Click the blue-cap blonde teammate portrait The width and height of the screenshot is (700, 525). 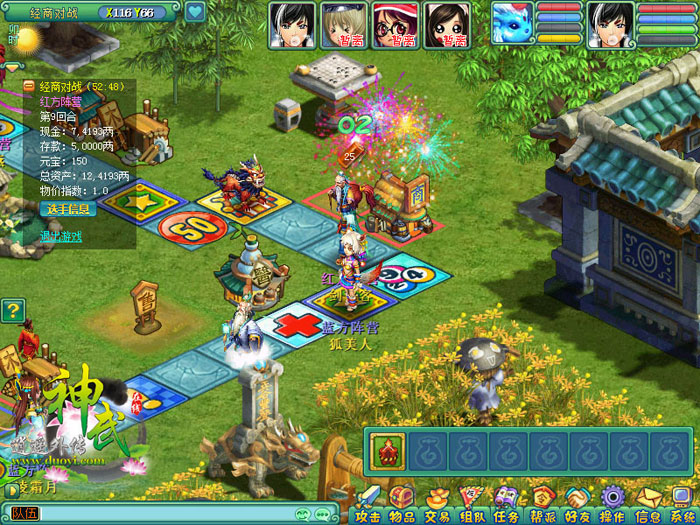(x=343, y=23)
